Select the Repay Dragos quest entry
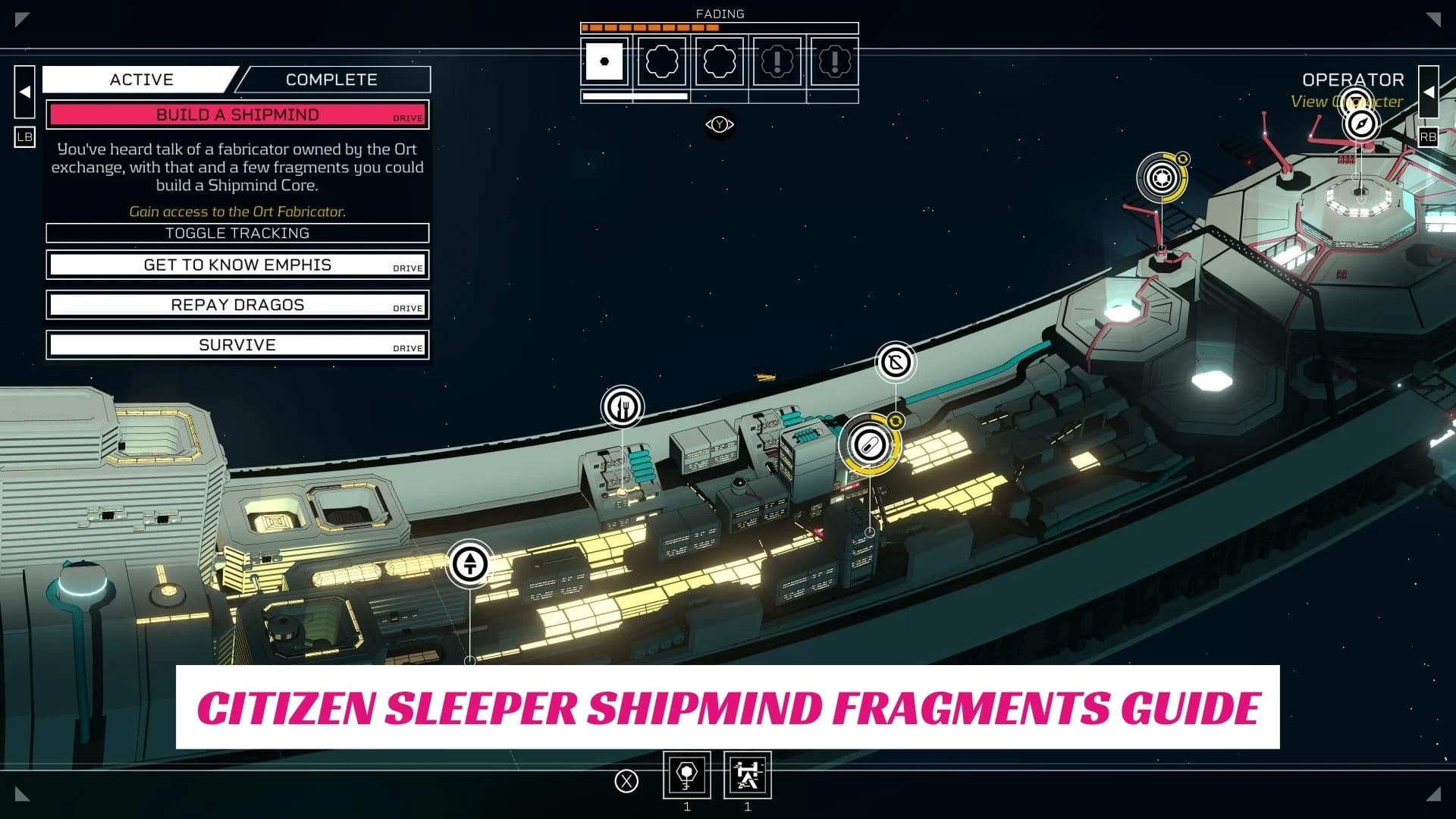The image size is (1456, 819). (x=237, y=304)
